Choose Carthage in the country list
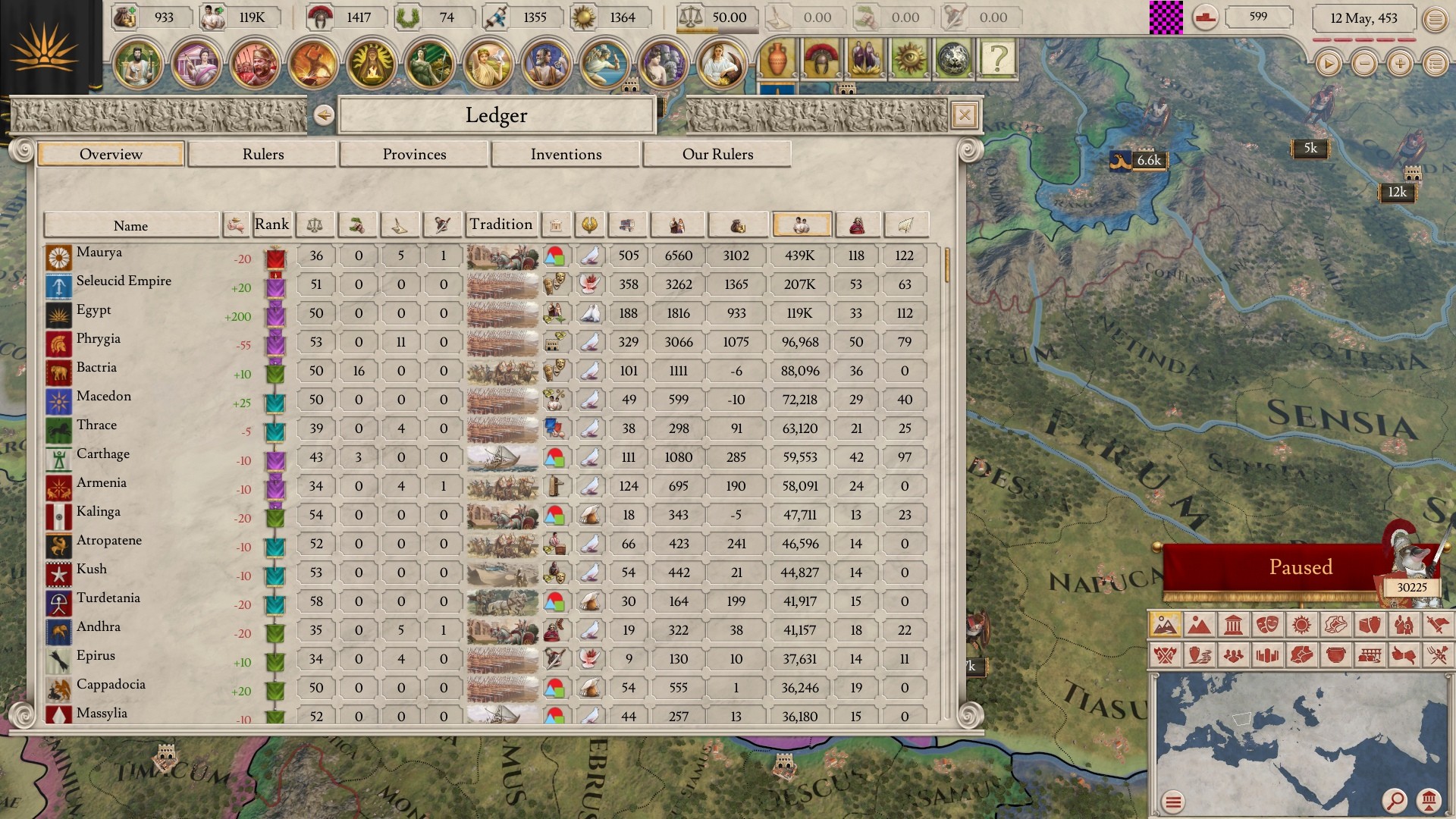The image size is (1456, 819). (x=103, y=454)
